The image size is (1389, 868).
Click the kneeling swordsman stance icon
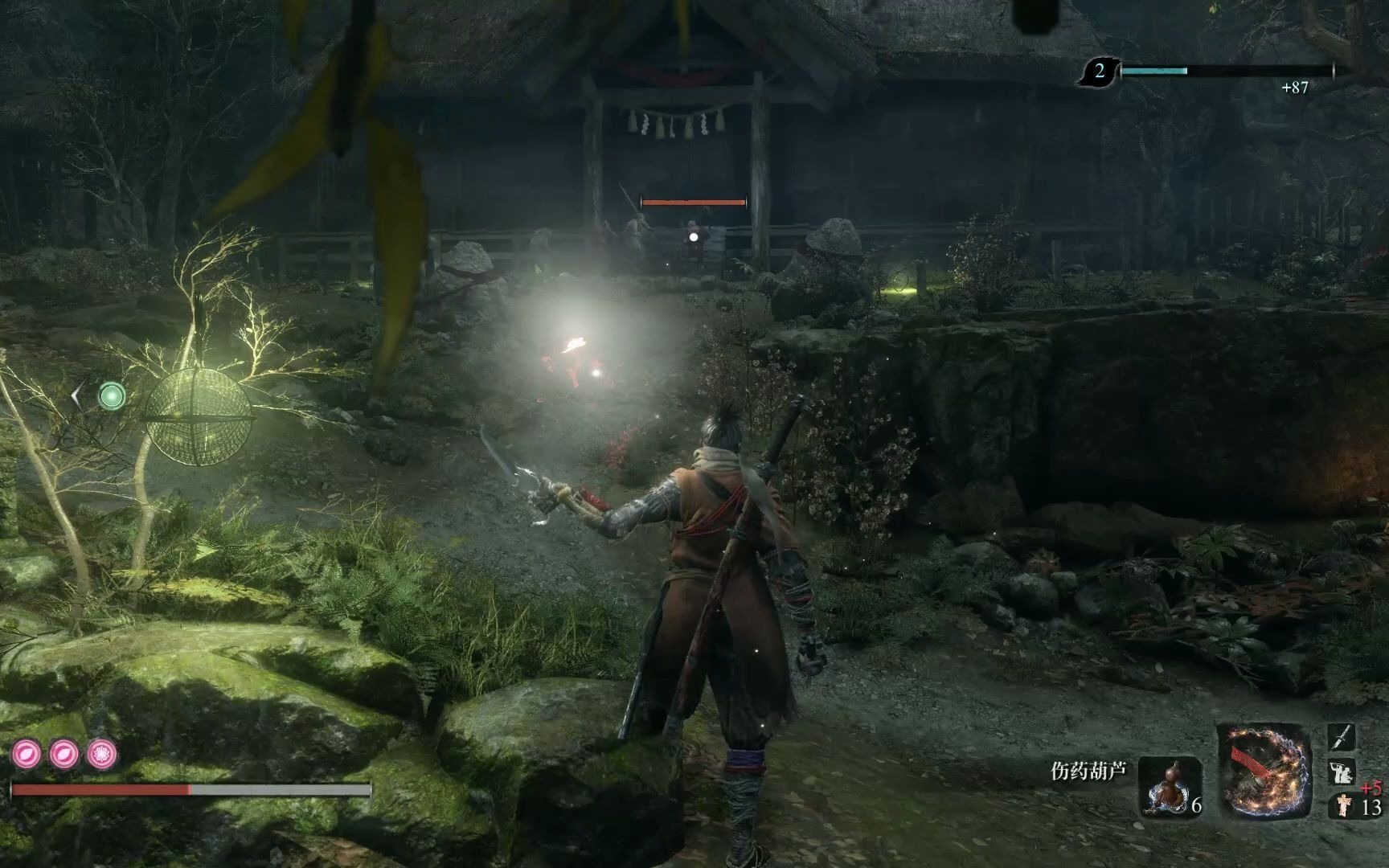pos(1341,772)
